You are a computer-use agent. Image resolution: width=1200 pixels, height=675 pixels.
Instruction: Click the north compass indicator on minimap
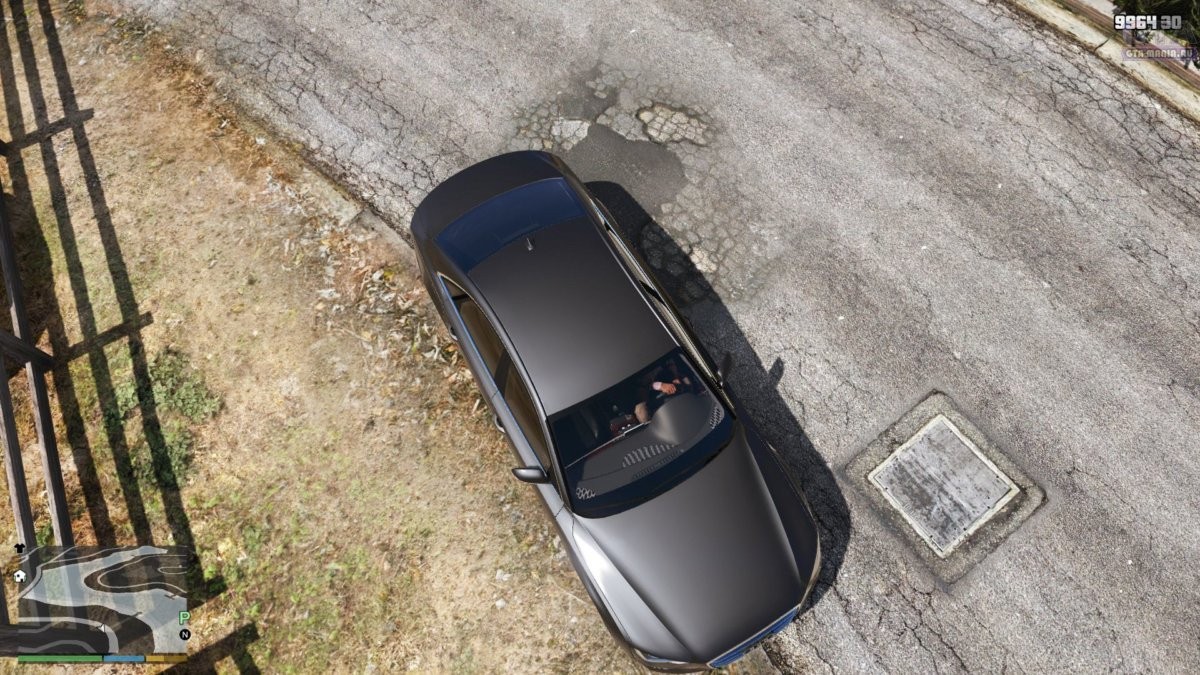coord(184,634)
